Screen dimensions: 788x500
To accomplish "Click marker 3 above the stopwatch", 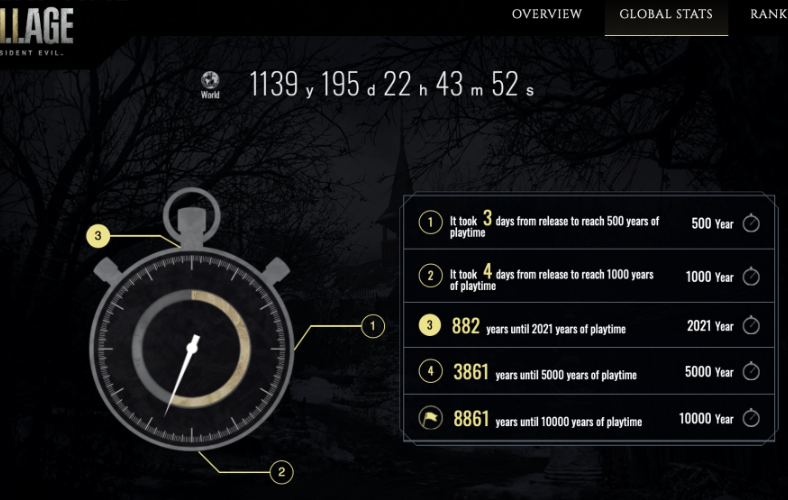I will [97, 237].
